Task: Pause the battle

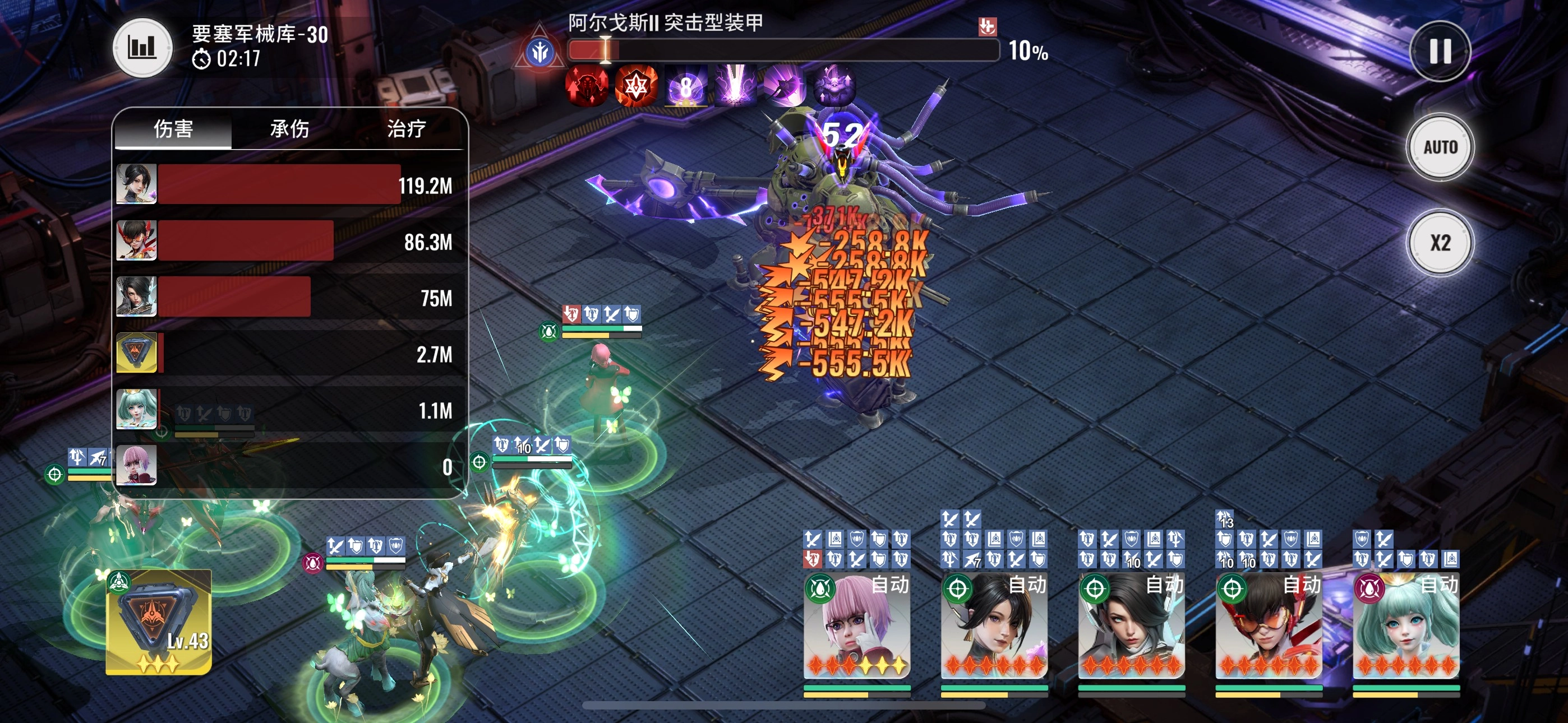Action: point(1440,51)
